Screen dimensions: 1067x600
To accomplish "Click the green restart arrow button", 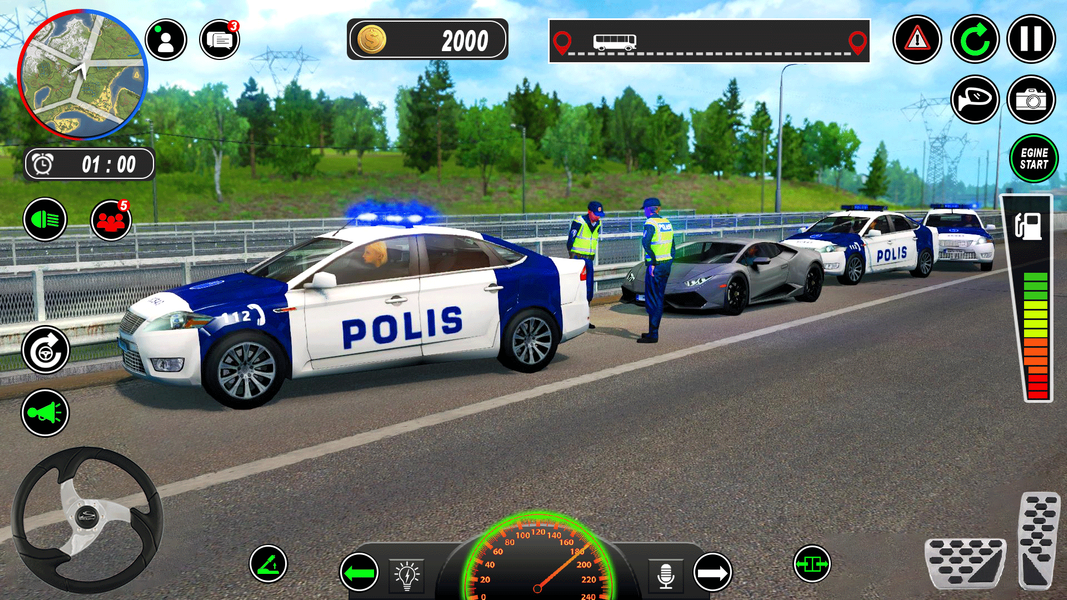I will [x=974, y=40].
